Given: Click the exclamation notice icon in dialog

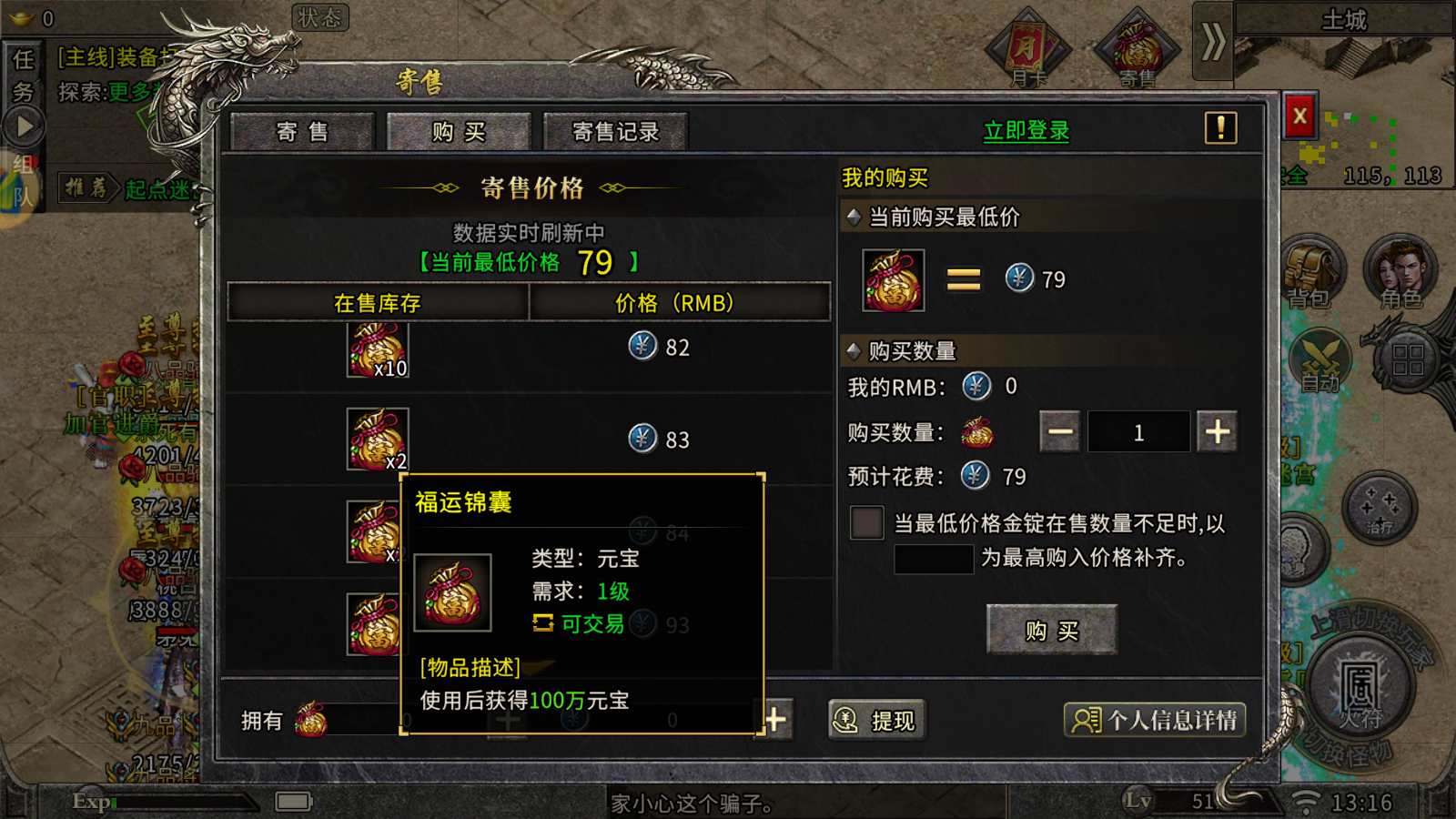Looking at the screenshot, I should (1219, 129).
